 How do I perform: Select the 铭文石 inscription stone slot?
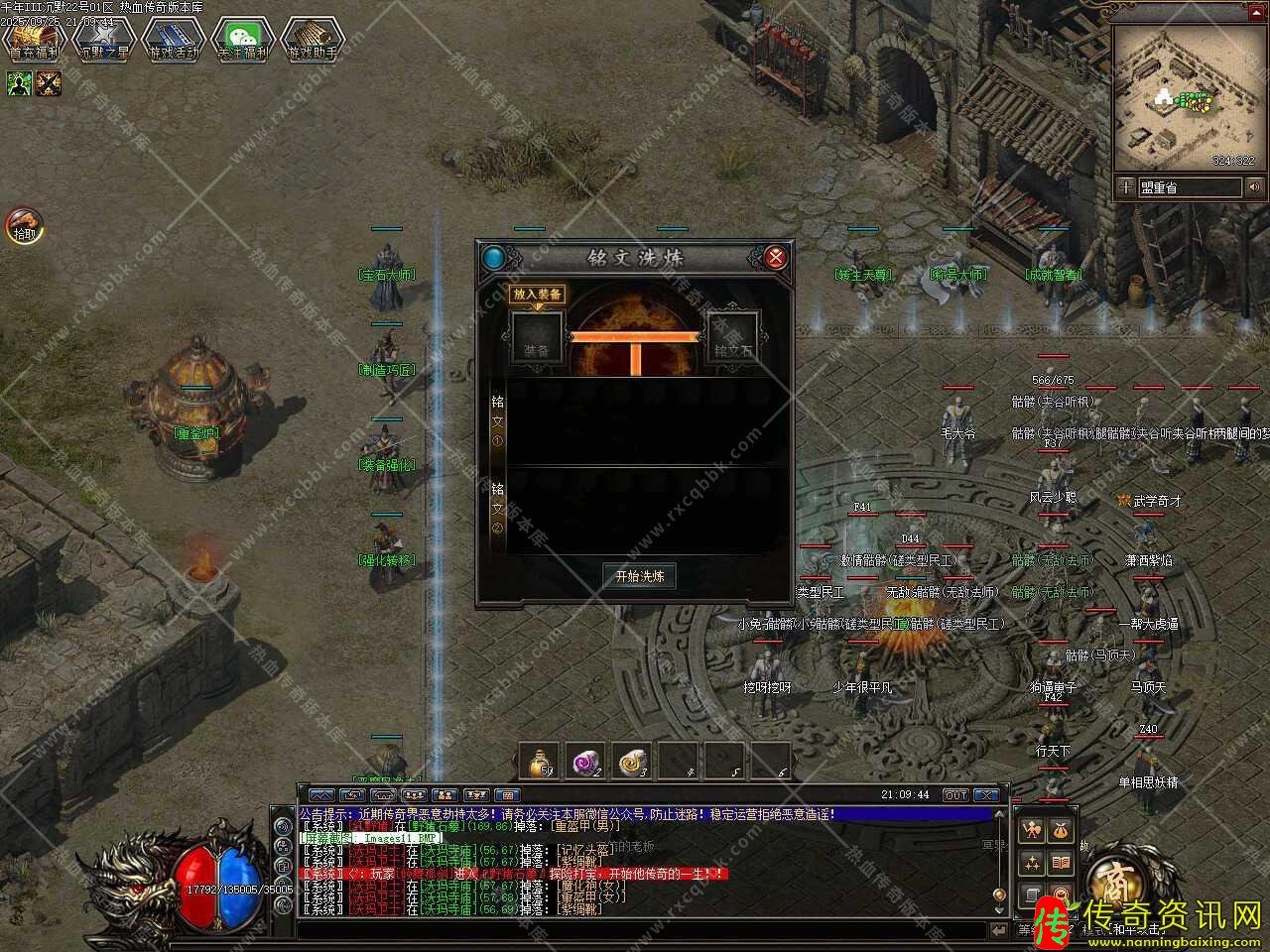pyautogui.click(x=734, y=338)
